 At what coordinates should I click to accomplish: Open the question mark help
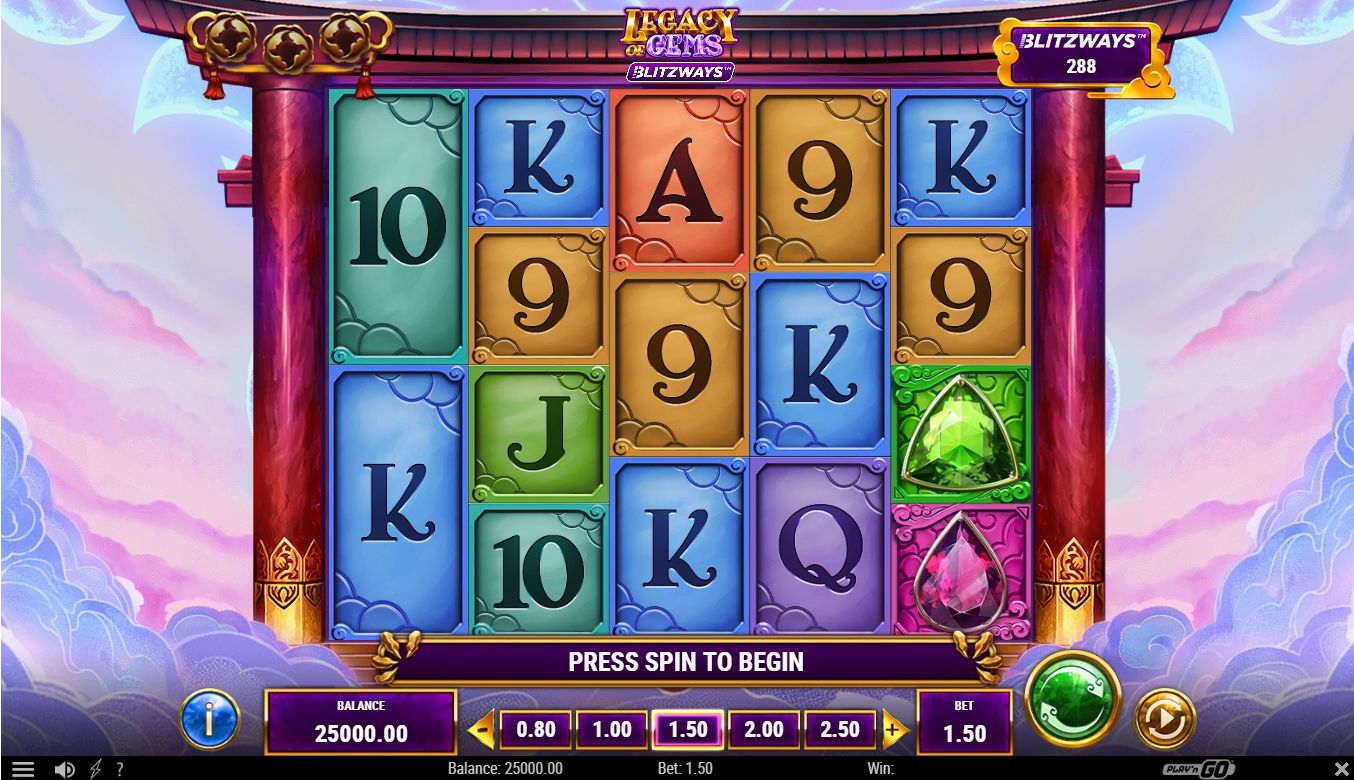click(x=119, y=769)
